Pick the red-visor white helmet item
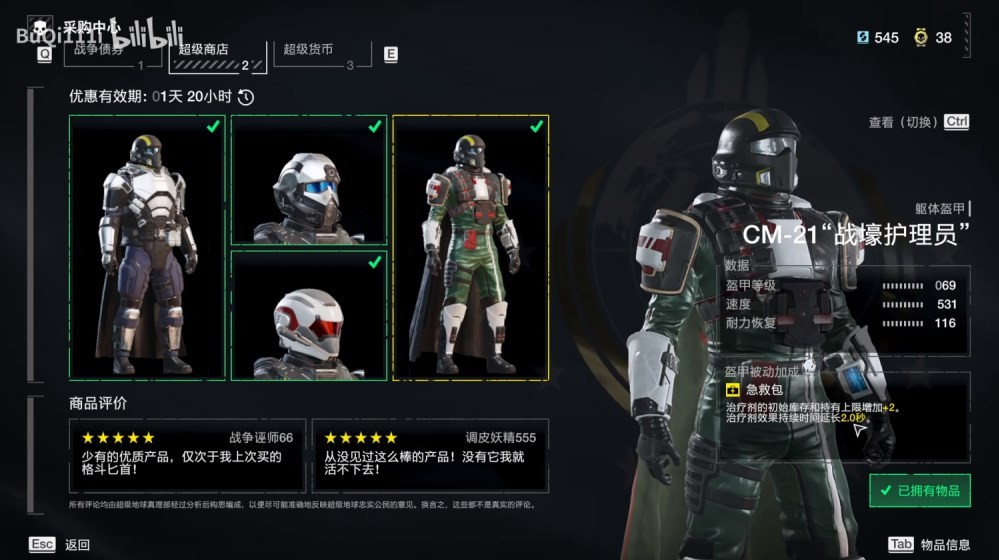The image size is (999, 560). (309, 315)
